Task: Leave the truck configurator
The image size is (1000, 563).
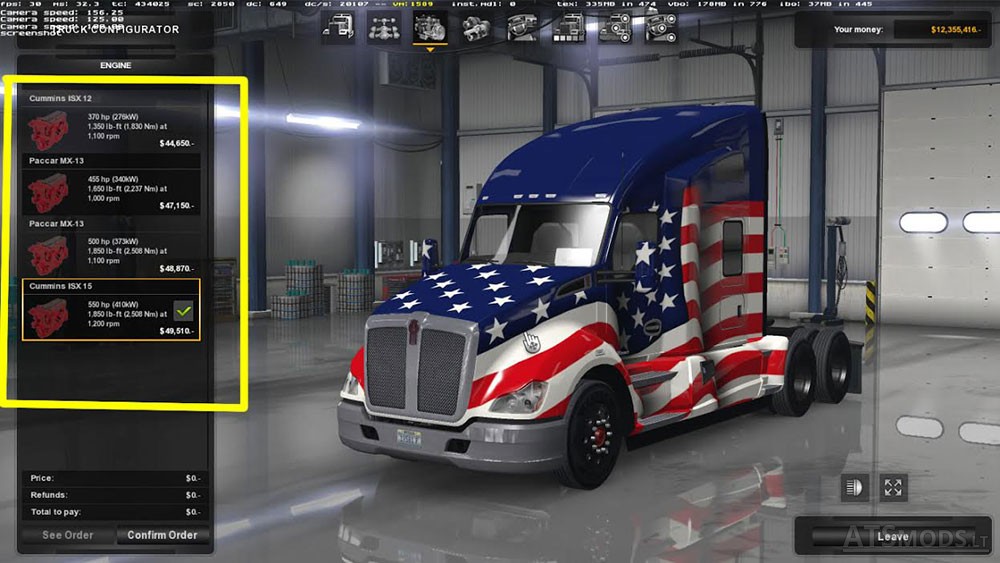Action: [892, 537]
